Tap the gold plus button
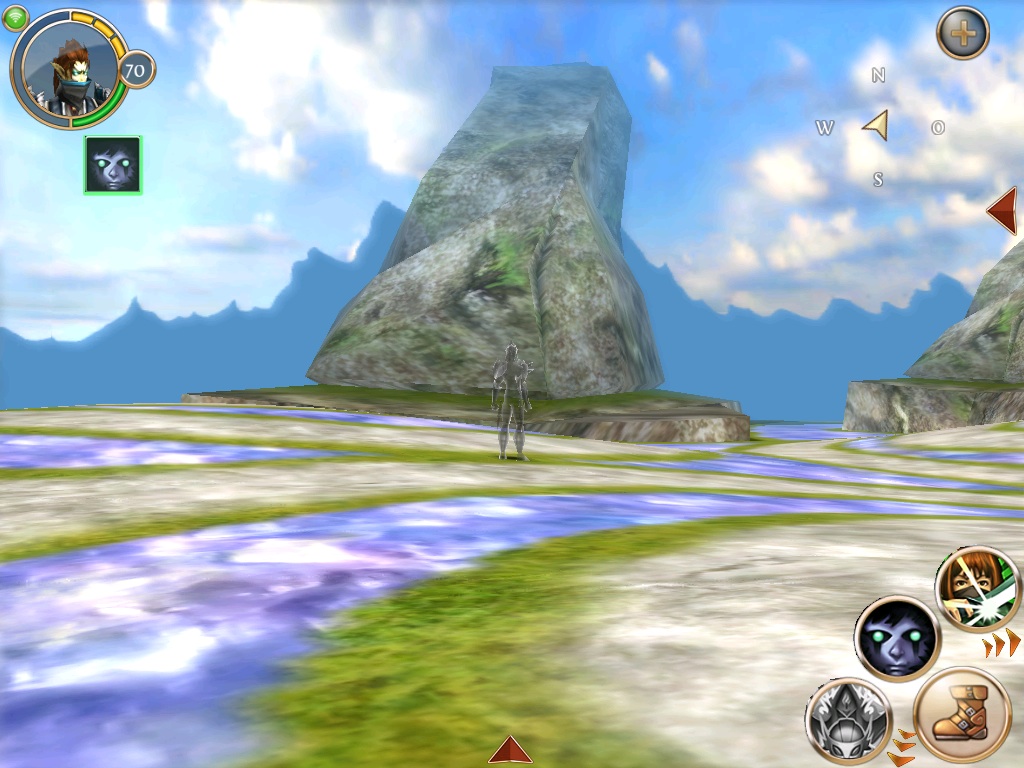This screenshot has height=768, width=1024. (962, 34)
